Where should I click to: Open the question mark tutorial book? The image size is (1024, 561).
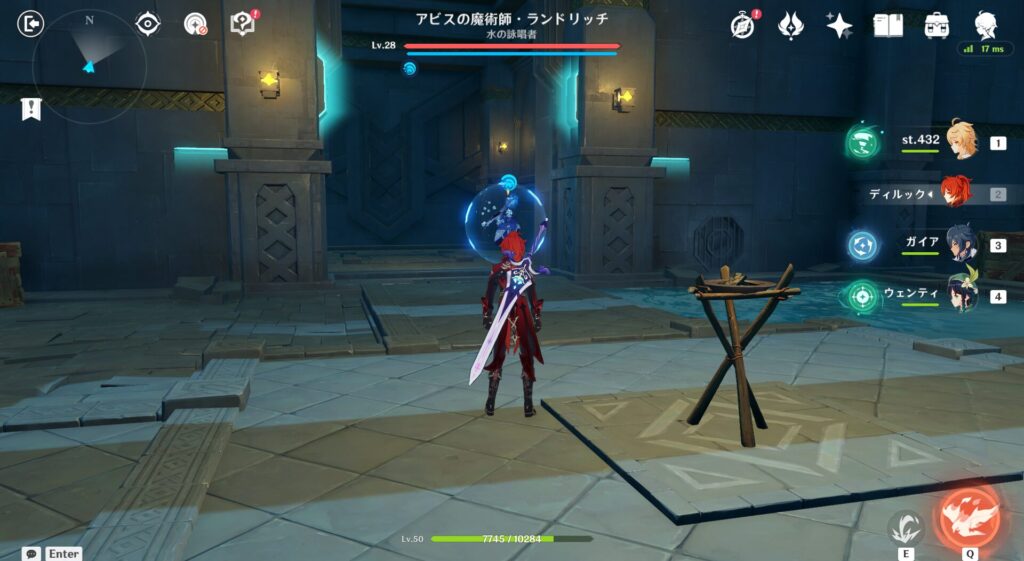coord(243,24)
